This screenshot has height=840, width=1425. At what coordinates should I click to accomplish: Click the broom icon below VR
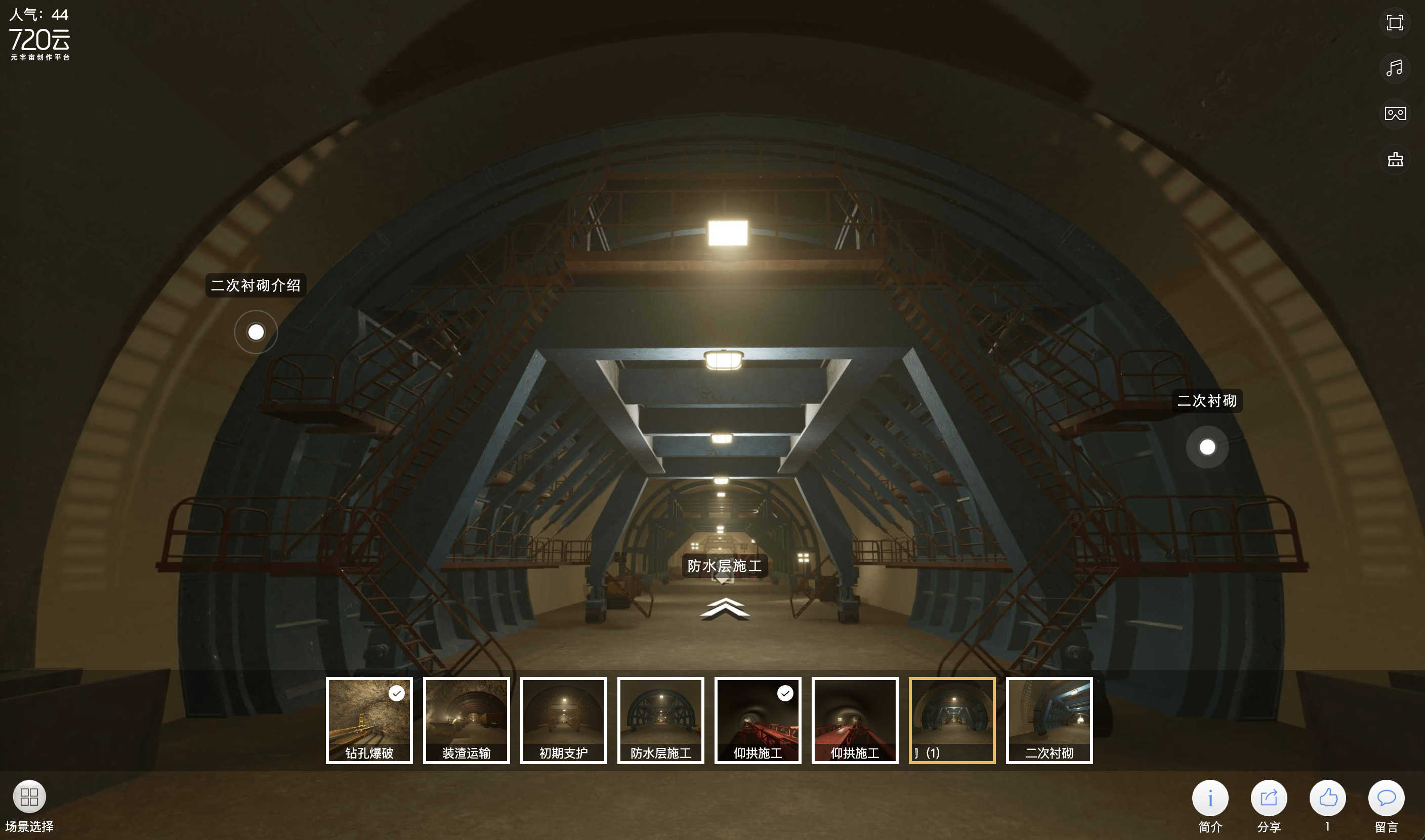[x=1395, y=159]
